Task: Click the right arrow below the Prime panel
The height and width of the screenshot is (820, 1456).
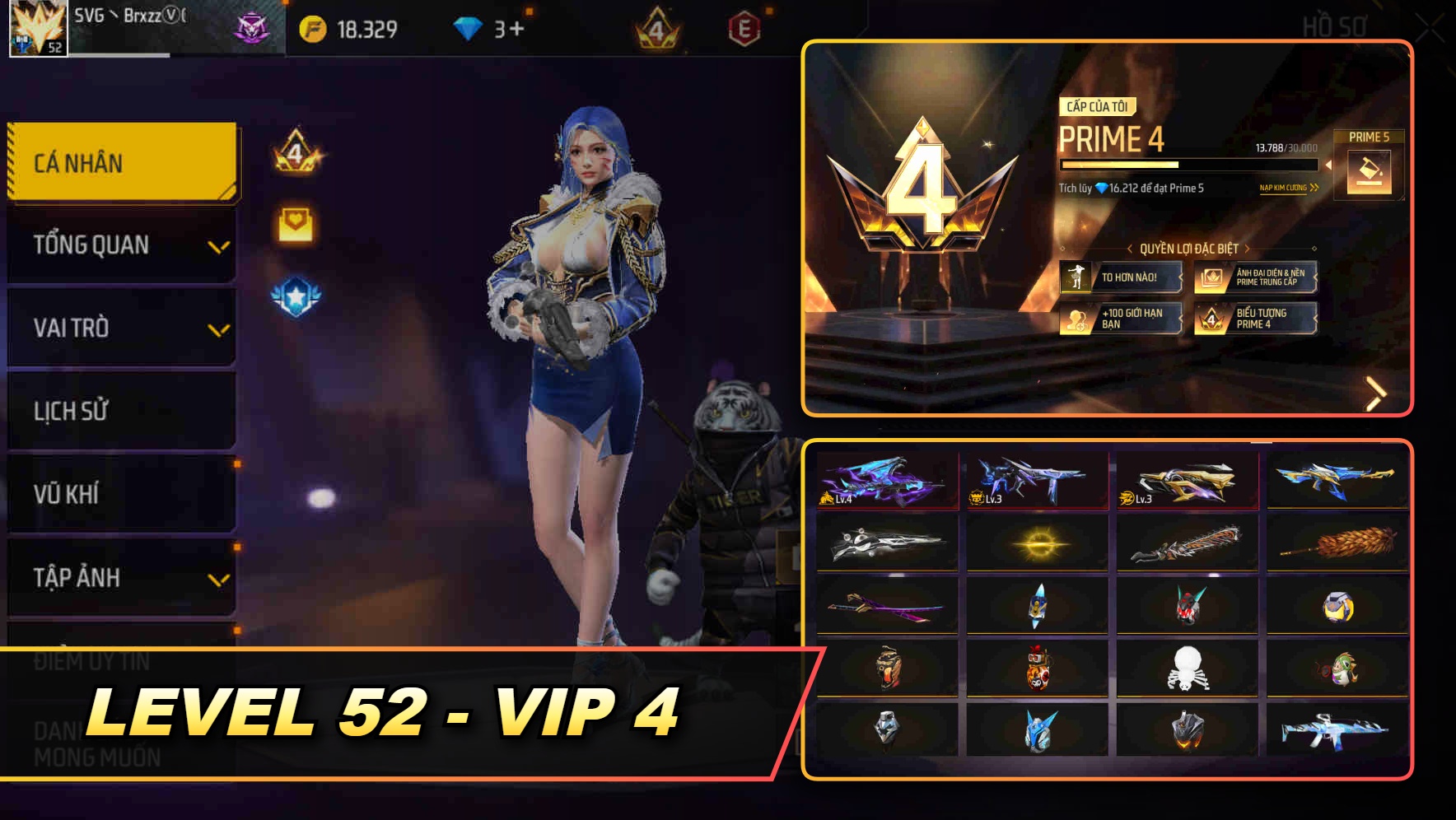Action: (x=1374, y=394)
